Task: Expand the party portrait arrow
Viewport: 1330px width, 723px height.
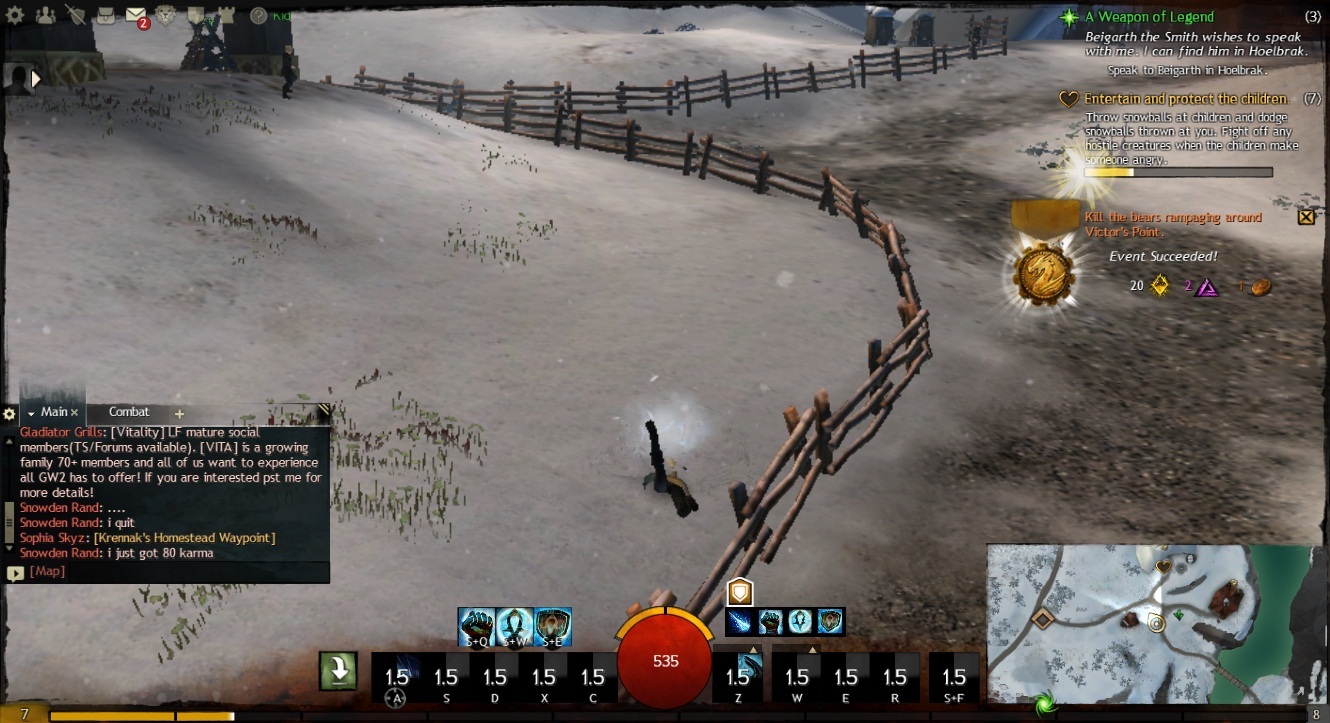Action: [37, 78]
